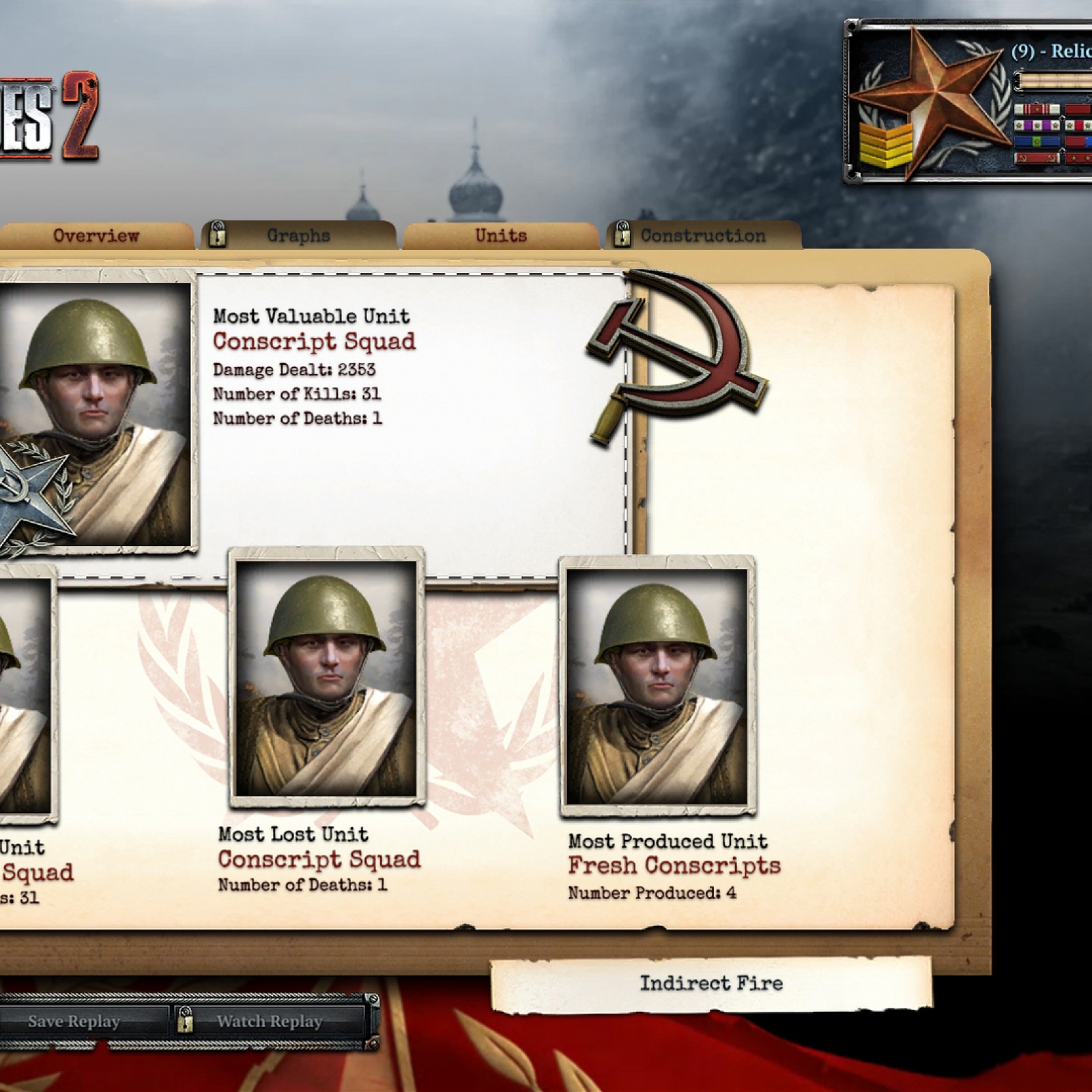
Task: Switch to the Overview tab
Action: [x=96, y=236]
